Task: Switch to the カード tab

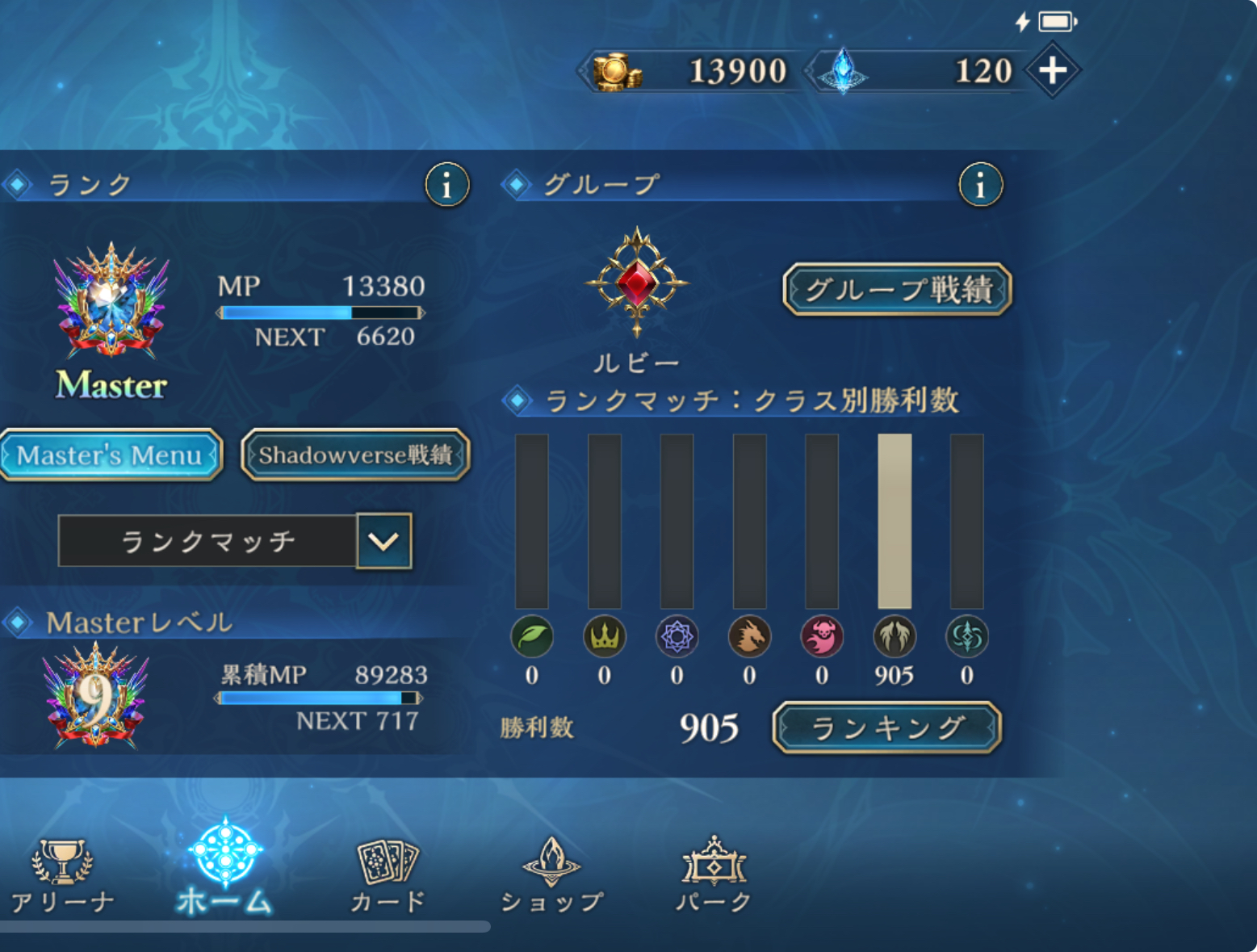Action: point(388,876)
